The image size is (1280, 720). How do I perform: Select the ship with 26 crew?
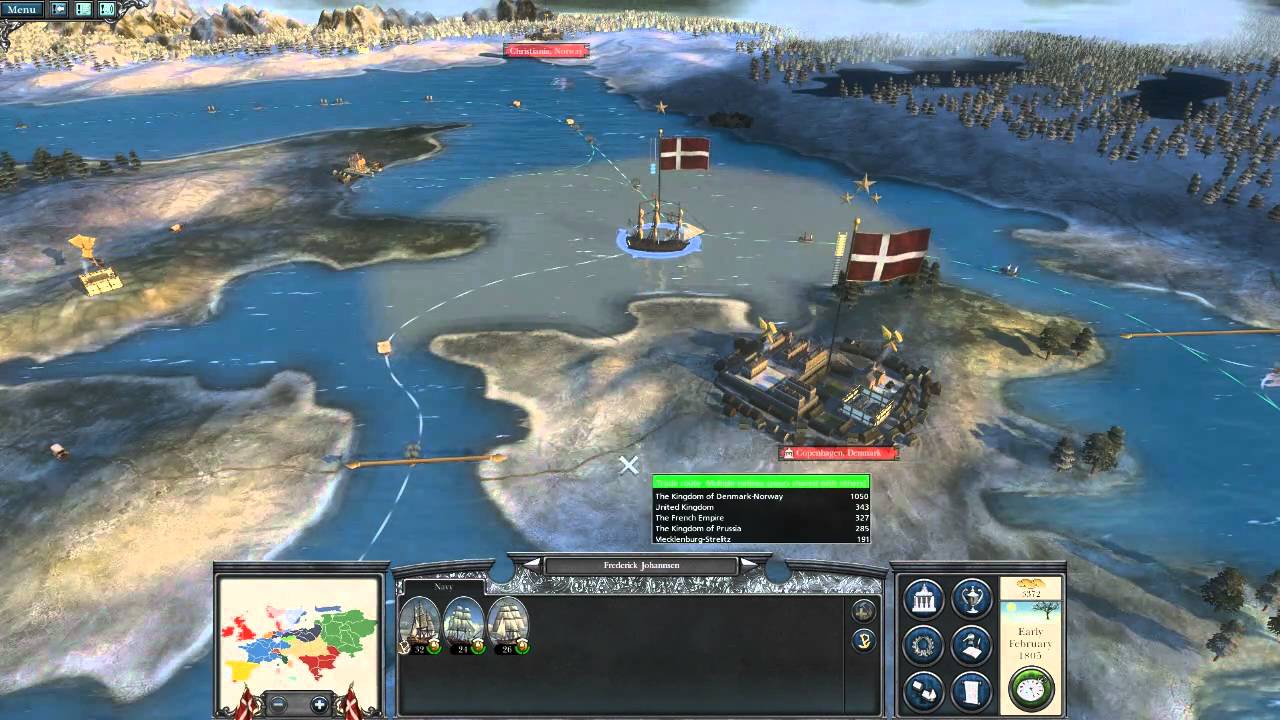click(x=508, y=624)
